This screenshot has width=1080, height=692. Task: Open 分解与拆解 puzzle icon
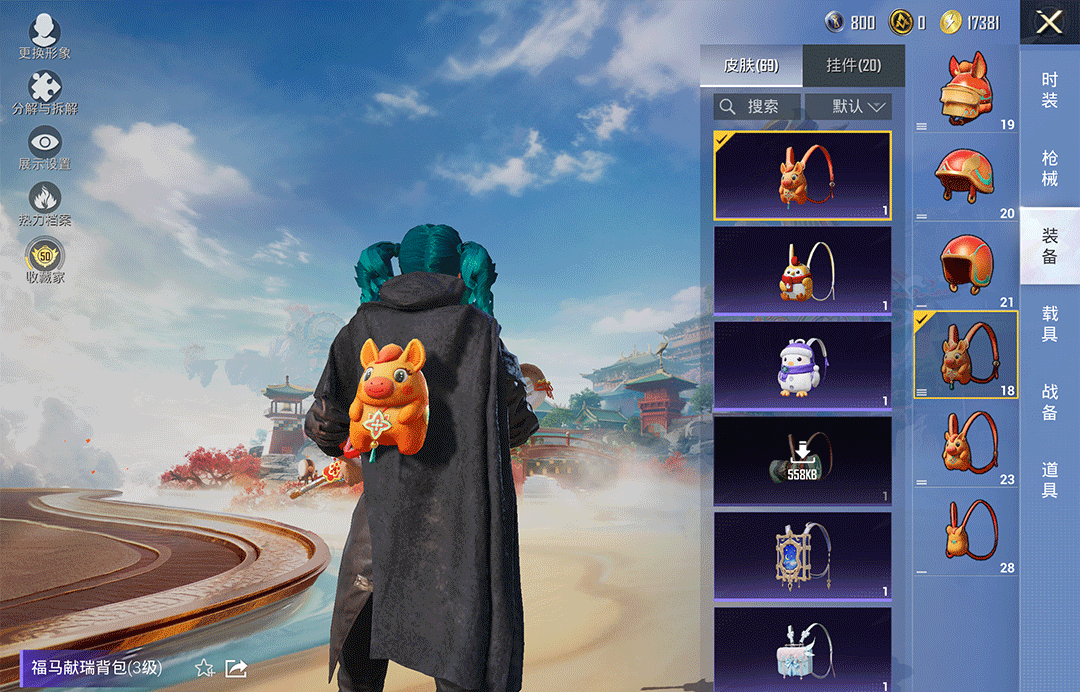[45, 92]
